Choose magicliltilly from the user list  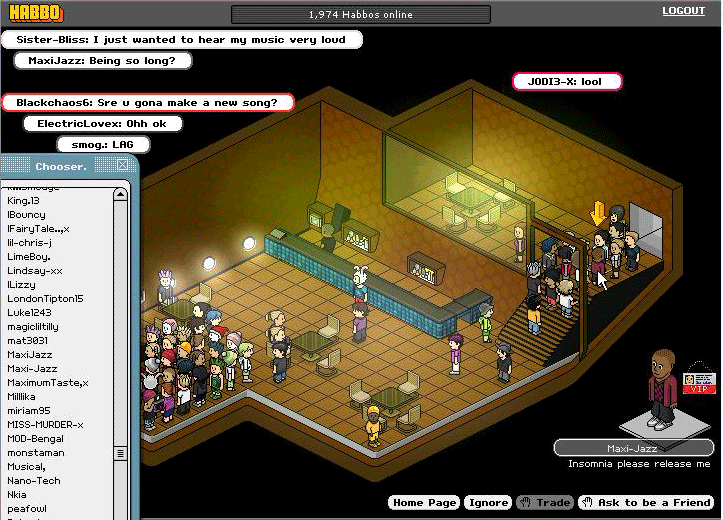pyautogui.click(x=33, y=327)
